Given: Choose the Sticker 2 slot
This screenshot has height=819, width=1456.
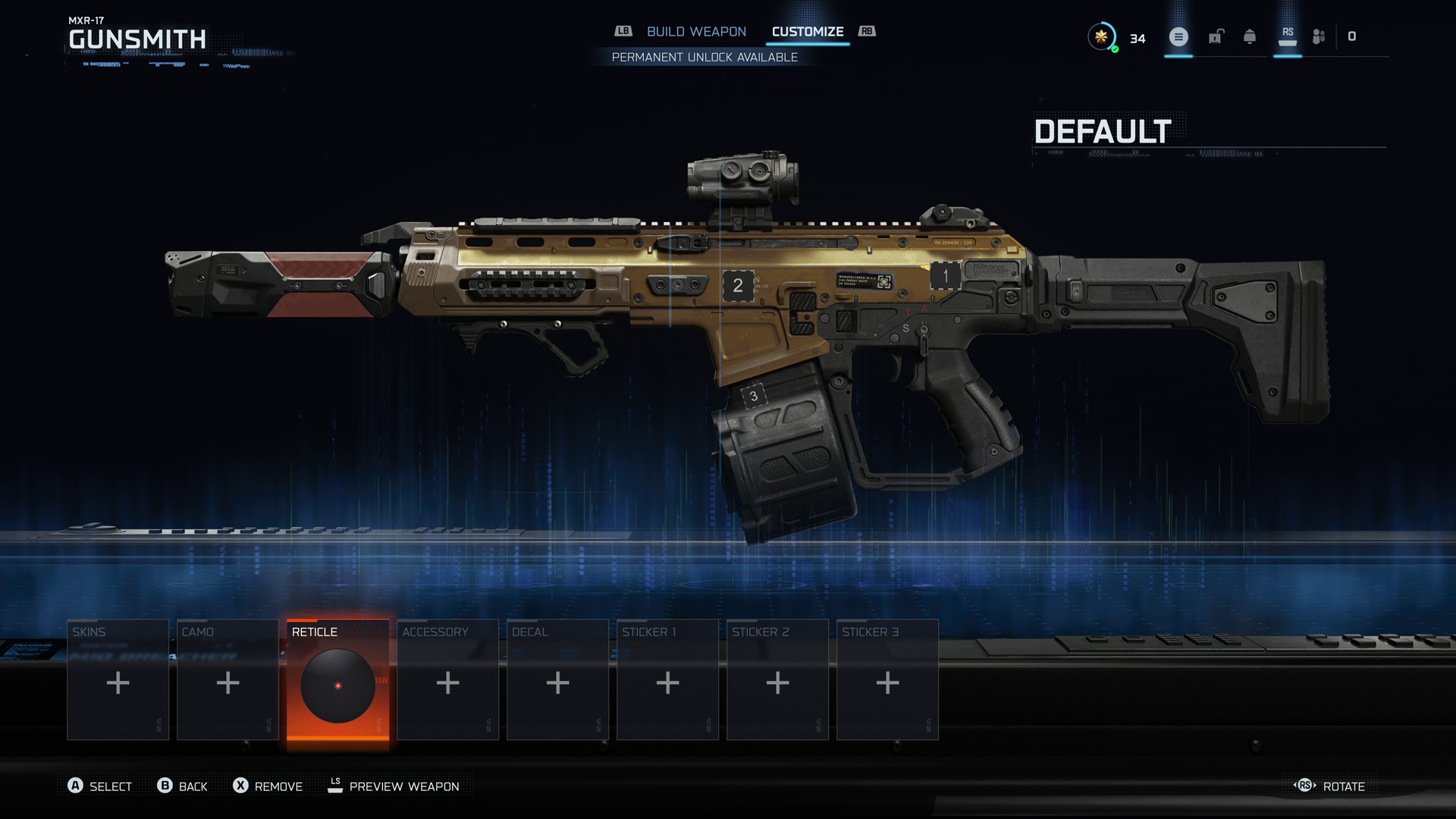Looking at the screenshot, I should (777, 679).
